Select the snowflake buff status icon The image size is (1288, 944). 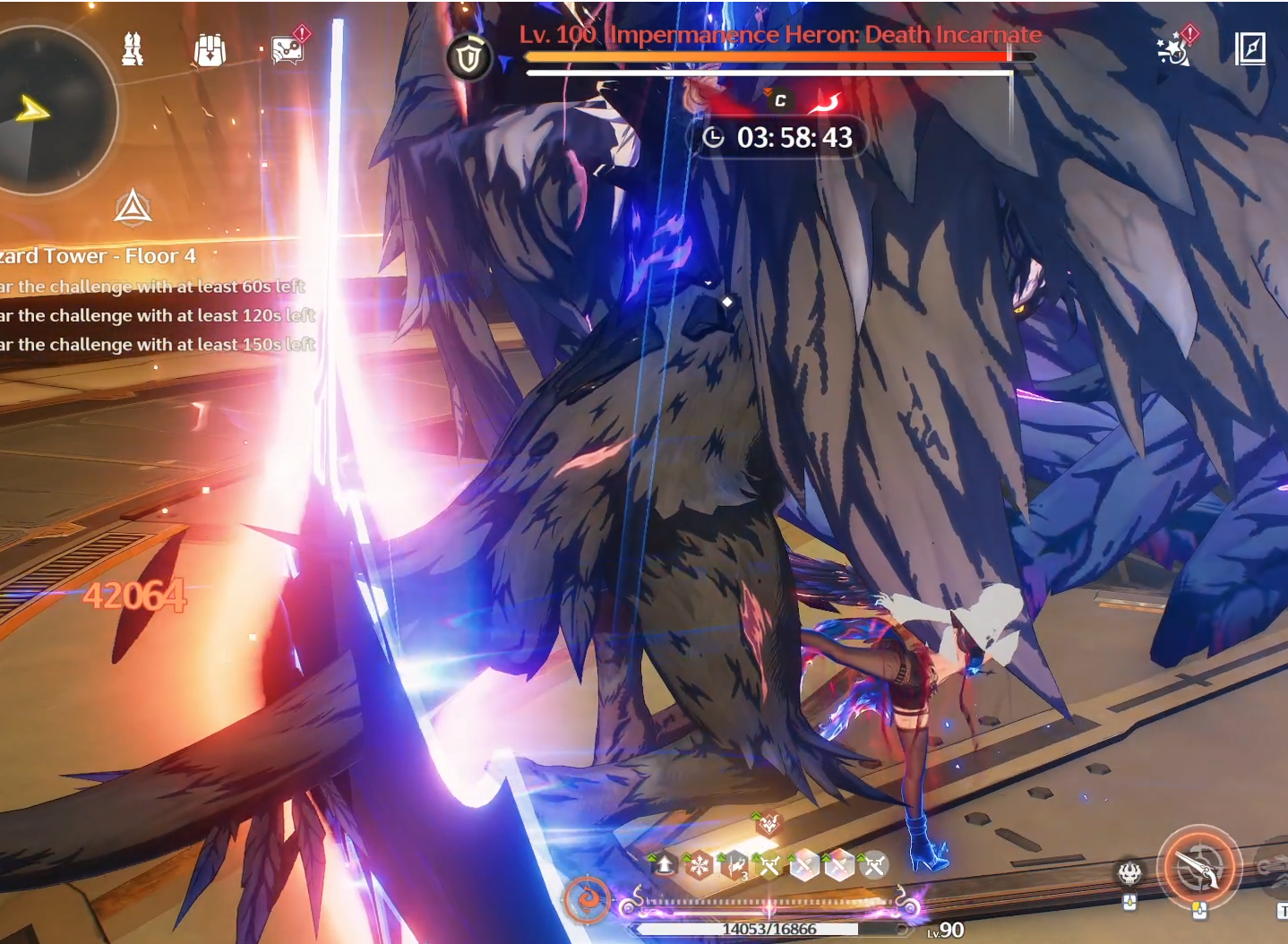tap(699, 865)
